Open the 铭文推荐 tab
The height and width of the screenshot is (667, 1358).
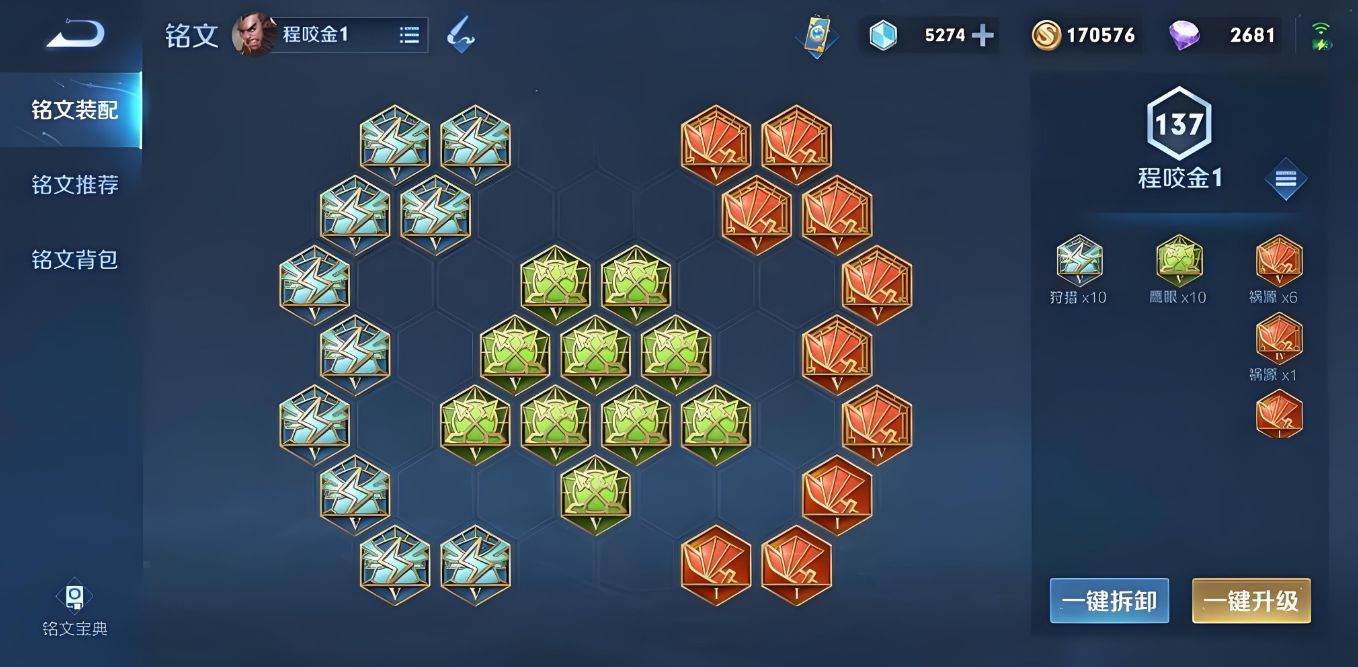coord(75,185)
